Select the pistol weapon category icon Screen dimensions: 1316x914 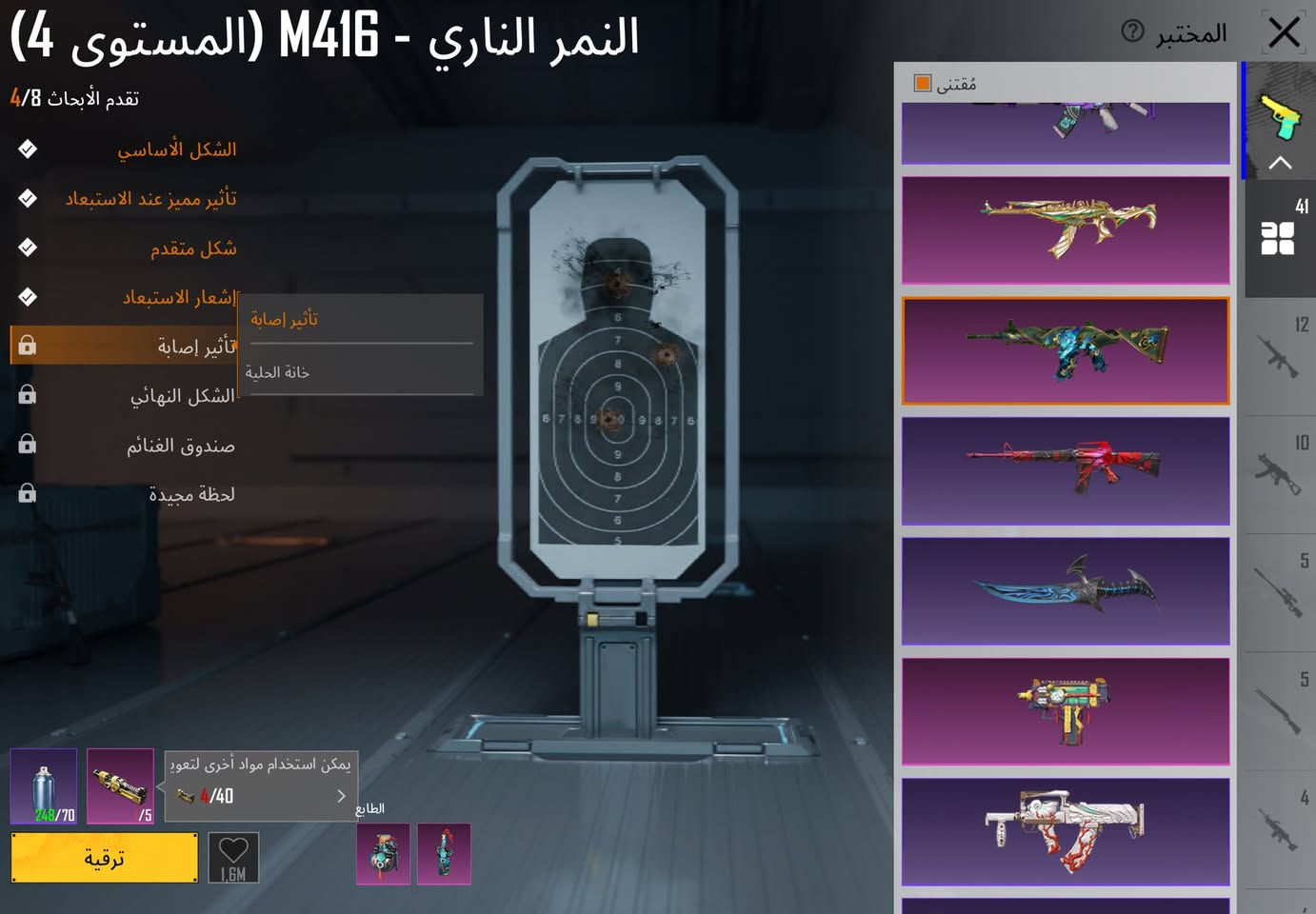pos(1280,117)
